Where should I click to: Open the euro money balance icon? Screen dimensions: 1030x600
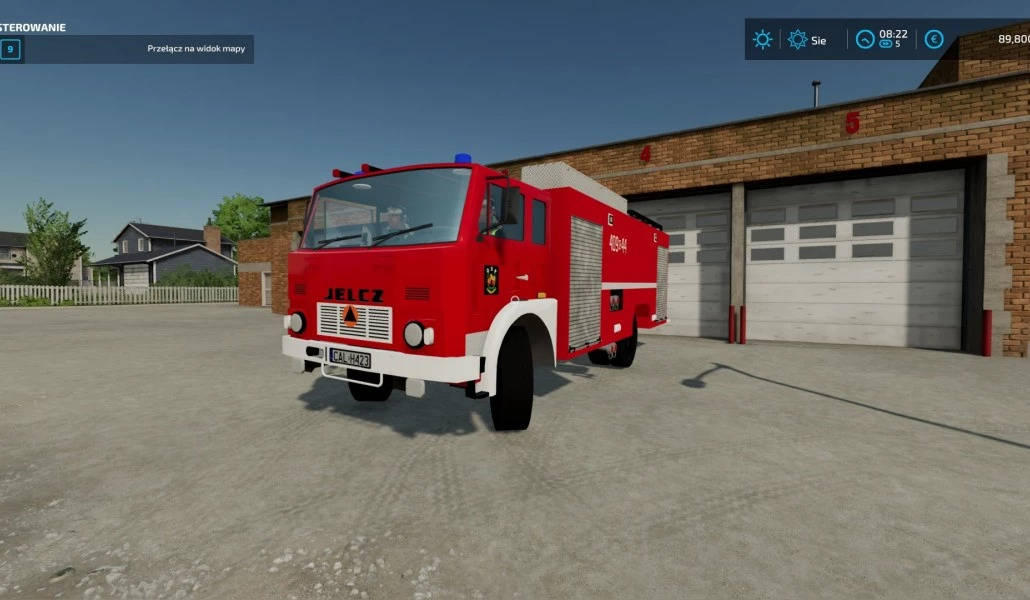[x=934, y=40]
